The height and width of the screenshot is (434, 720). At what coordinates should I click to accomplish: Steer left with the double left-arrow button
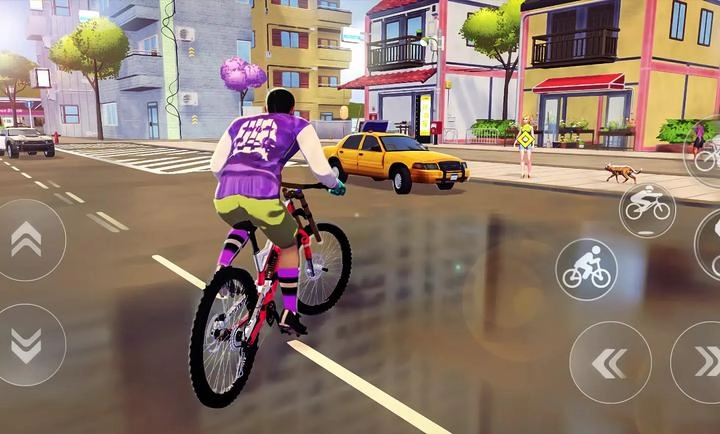click(610, 362)
